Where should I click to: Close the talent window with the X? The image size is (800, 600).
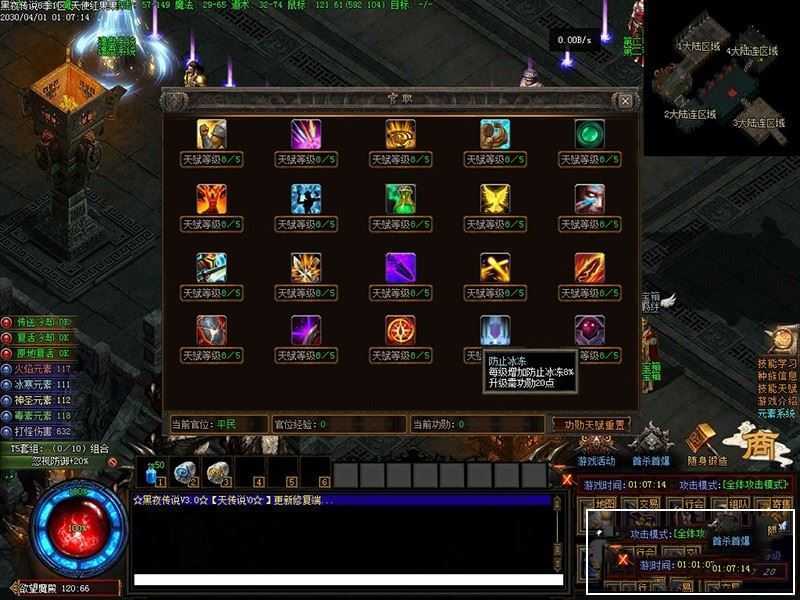coord(625,100)
